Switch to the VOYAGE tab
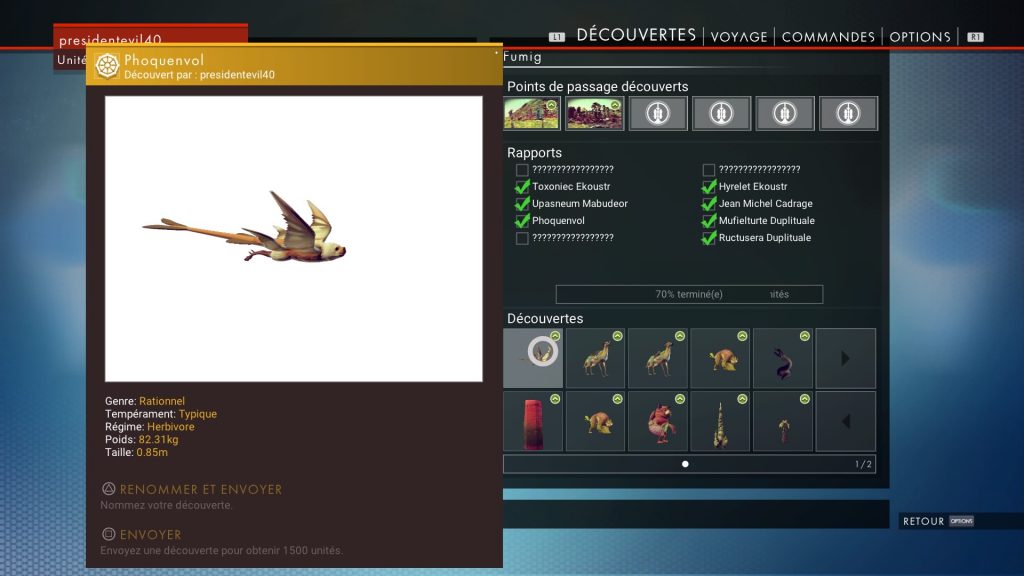1024x576 pixels. pyautogui.click(x=739, y=37)
